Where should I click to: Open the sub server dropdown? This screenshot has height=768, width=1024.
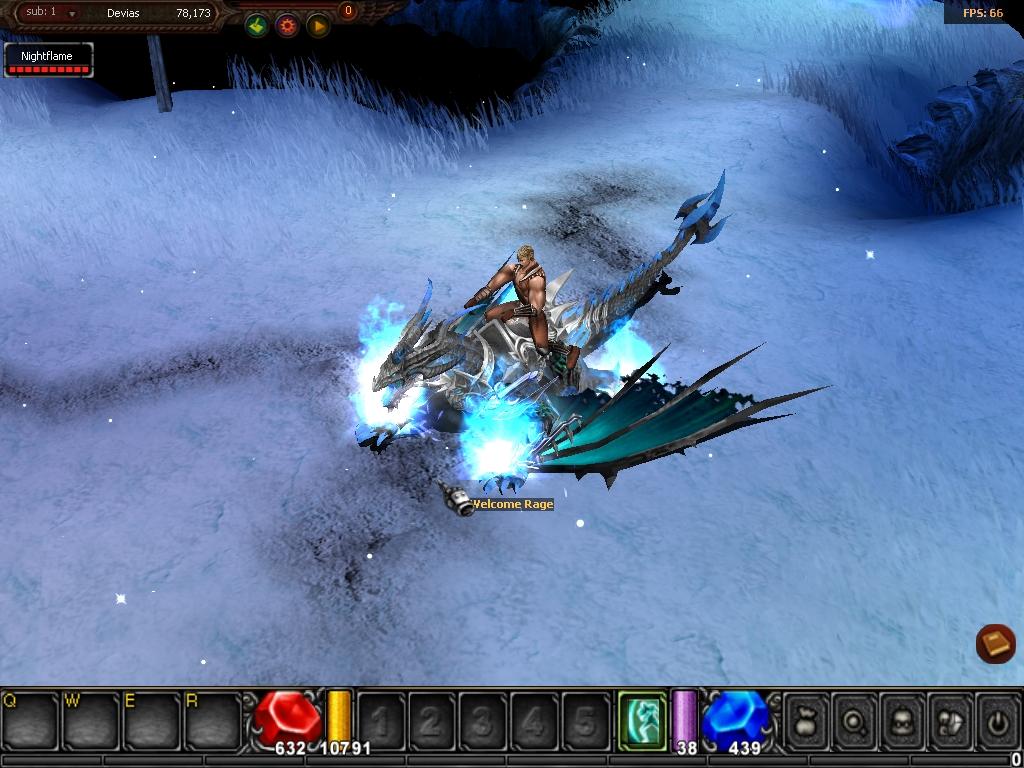click(72, 13)
